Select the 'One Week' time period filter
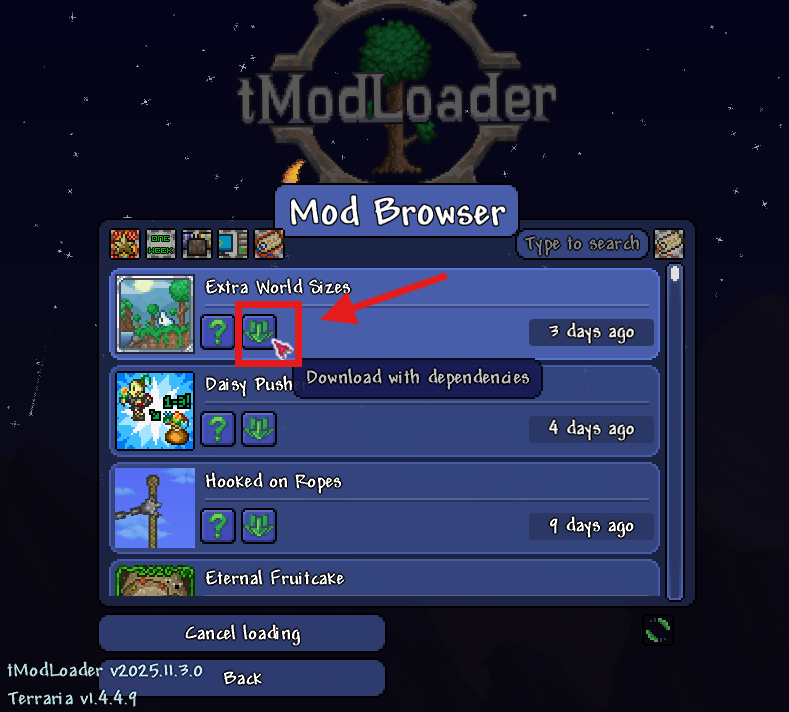This screenshot has width=789, height=712. (x=161, y=244)
